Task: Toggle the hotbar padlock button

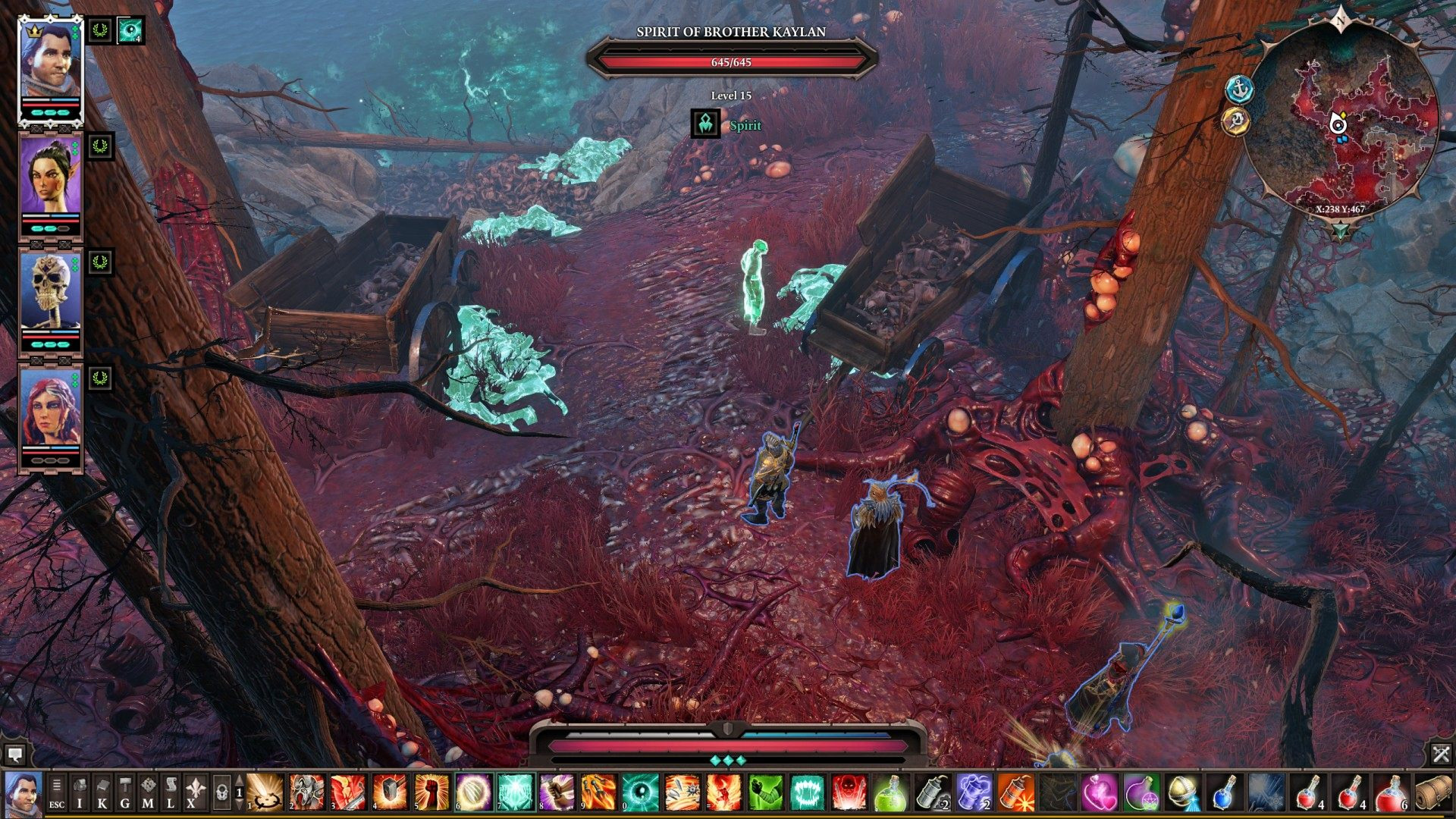Action: [221, 793]
